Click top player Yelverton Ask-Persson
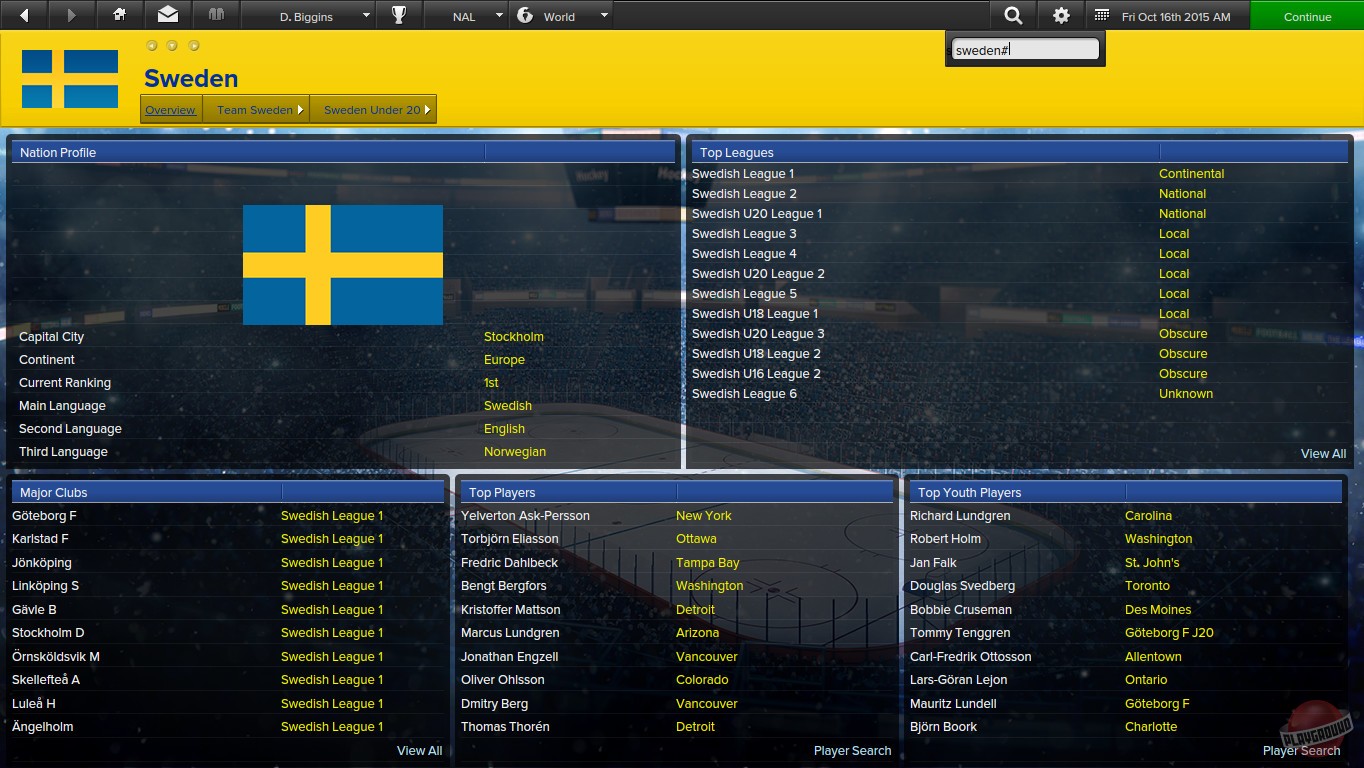Screen dimensions: 1364x768 click(528, 515)
